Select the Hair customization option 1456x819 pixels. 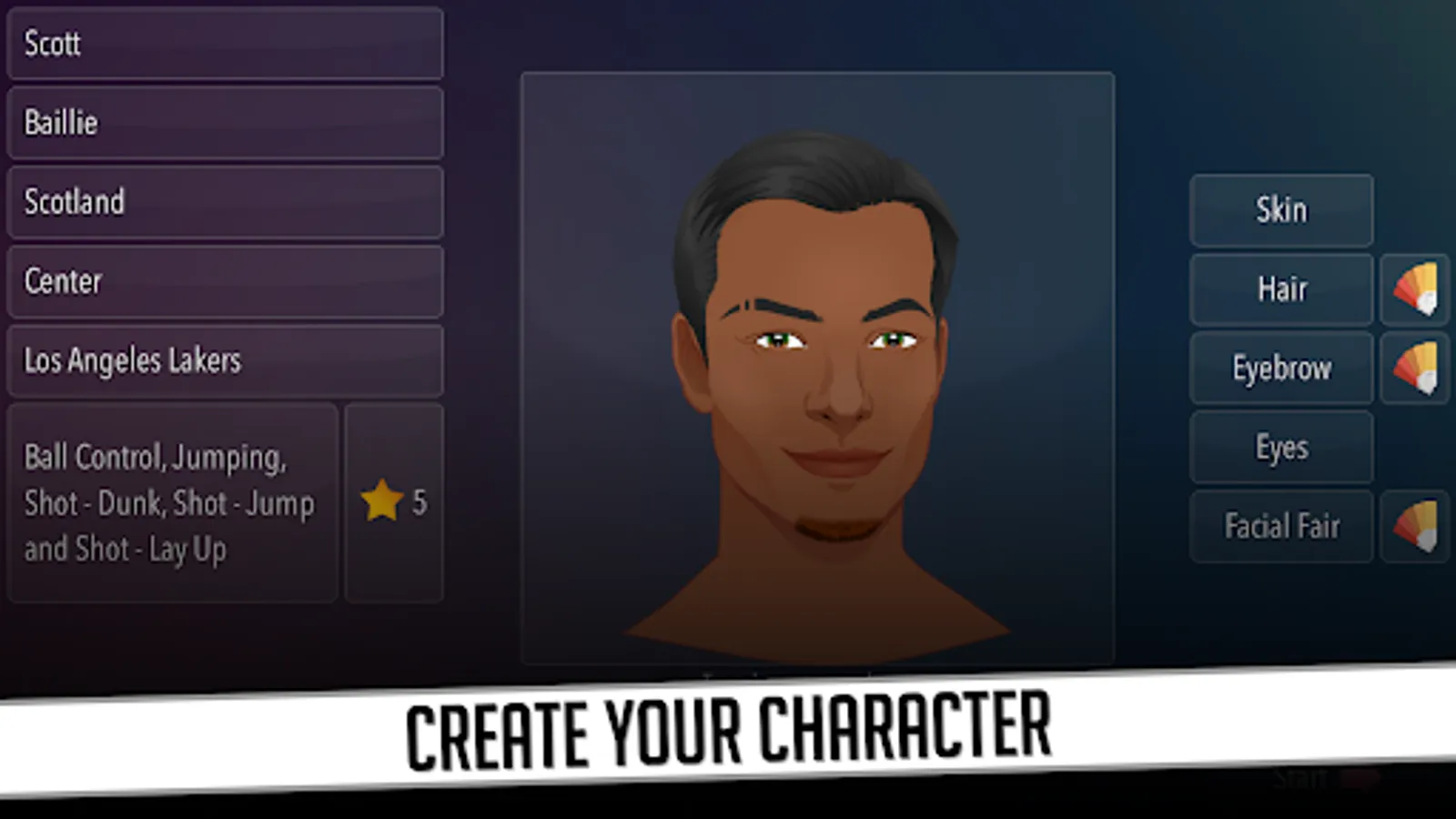pos(1280,289)
